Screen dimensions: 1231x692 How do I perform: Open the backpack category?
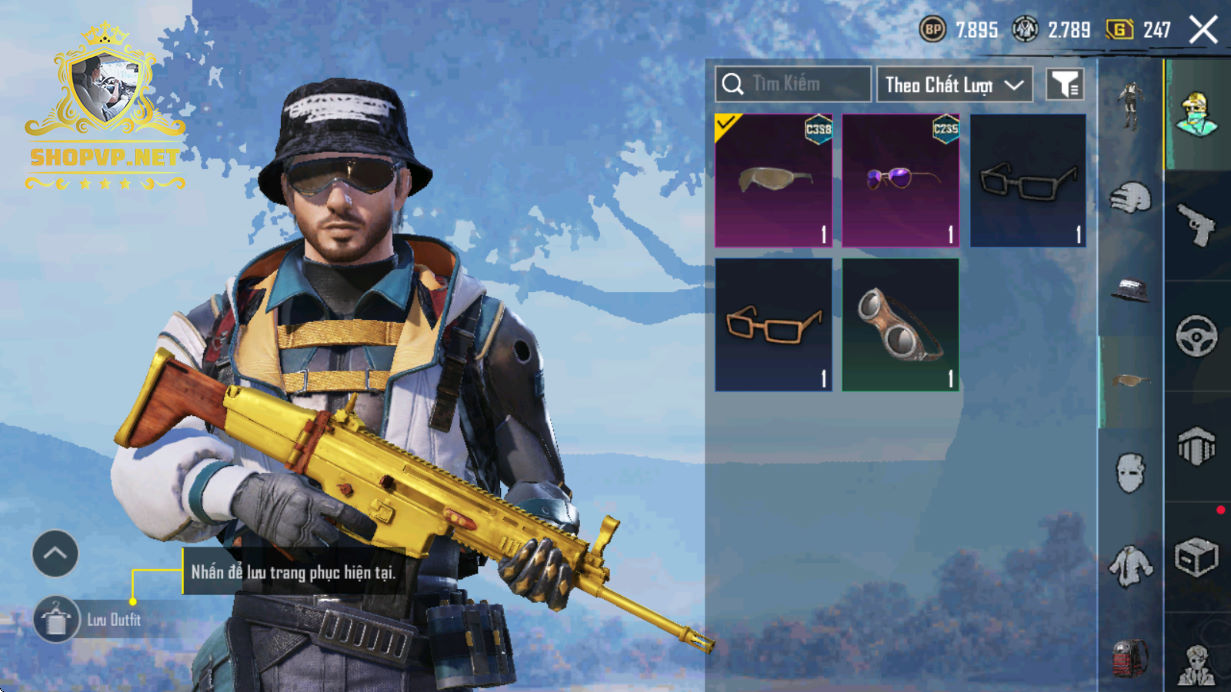coord(1130,657)
